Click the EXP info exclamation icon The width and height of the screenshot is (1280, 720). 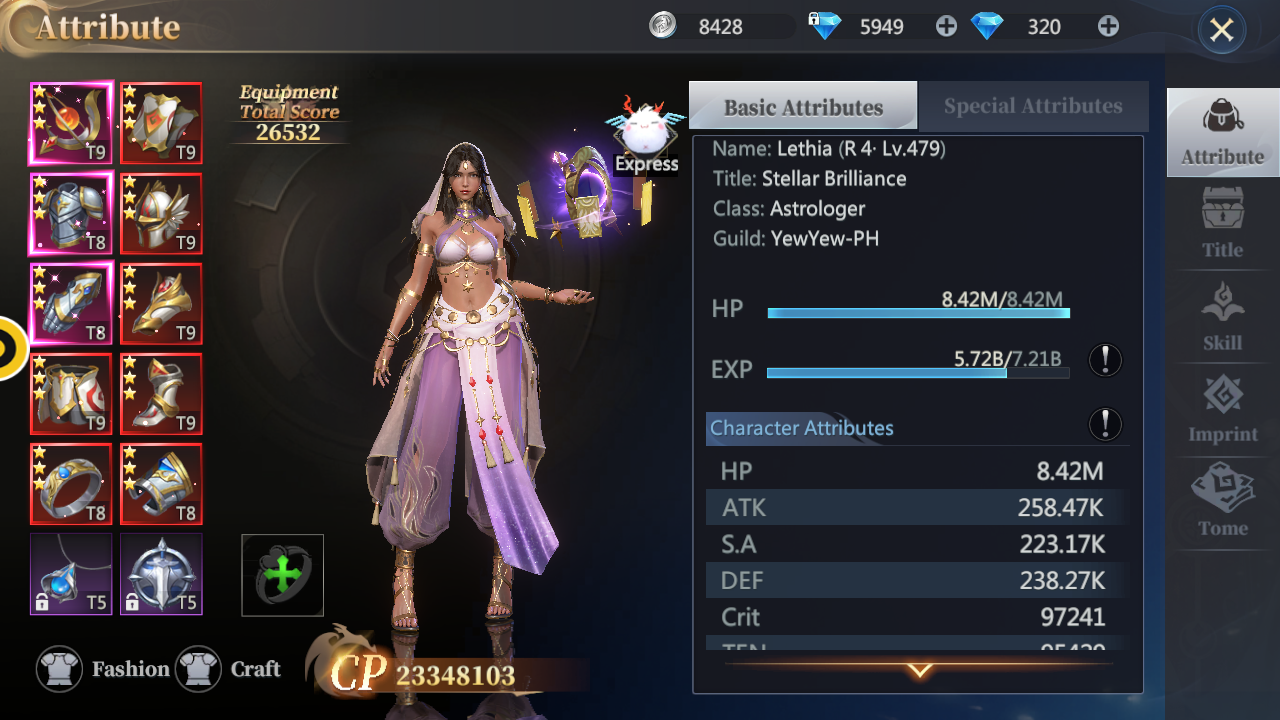tap(1105, 360)
